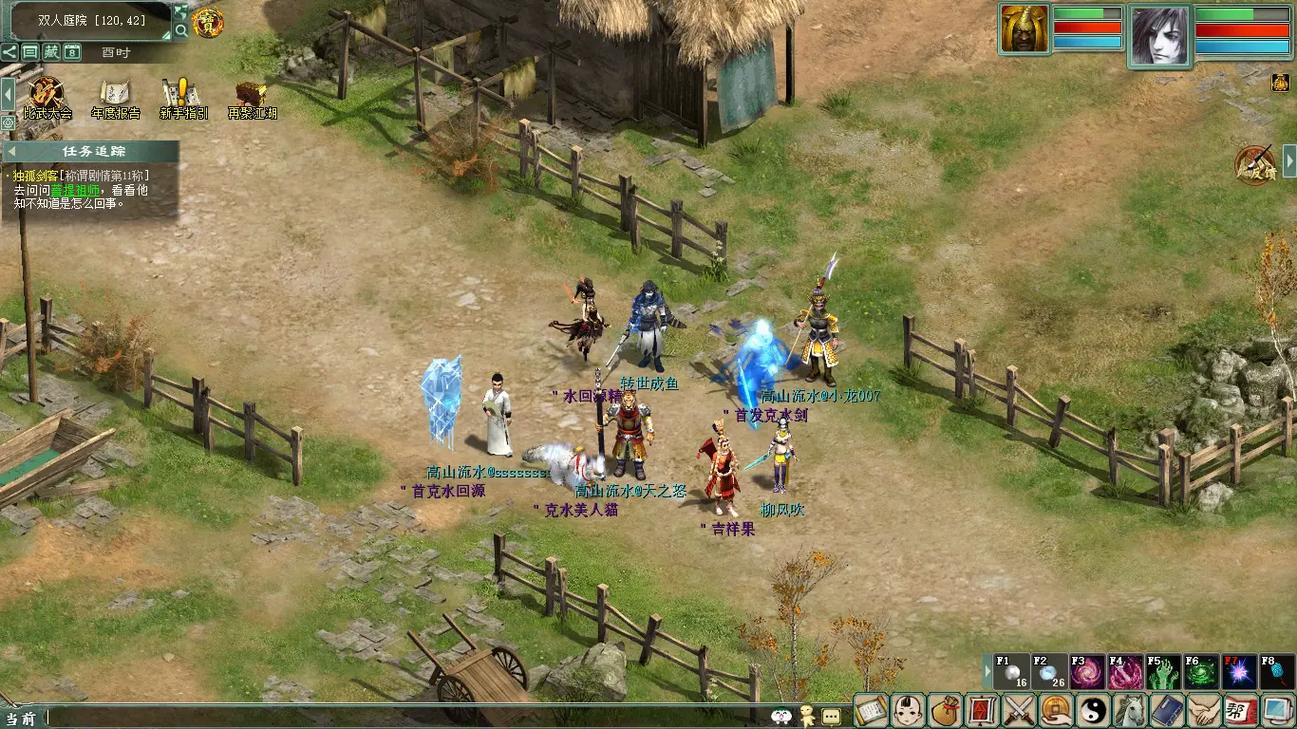The image size is (1297, 729).
Task: Collapse the 任务追踪 quest tracker panel
Action: (x=12, y=152)
